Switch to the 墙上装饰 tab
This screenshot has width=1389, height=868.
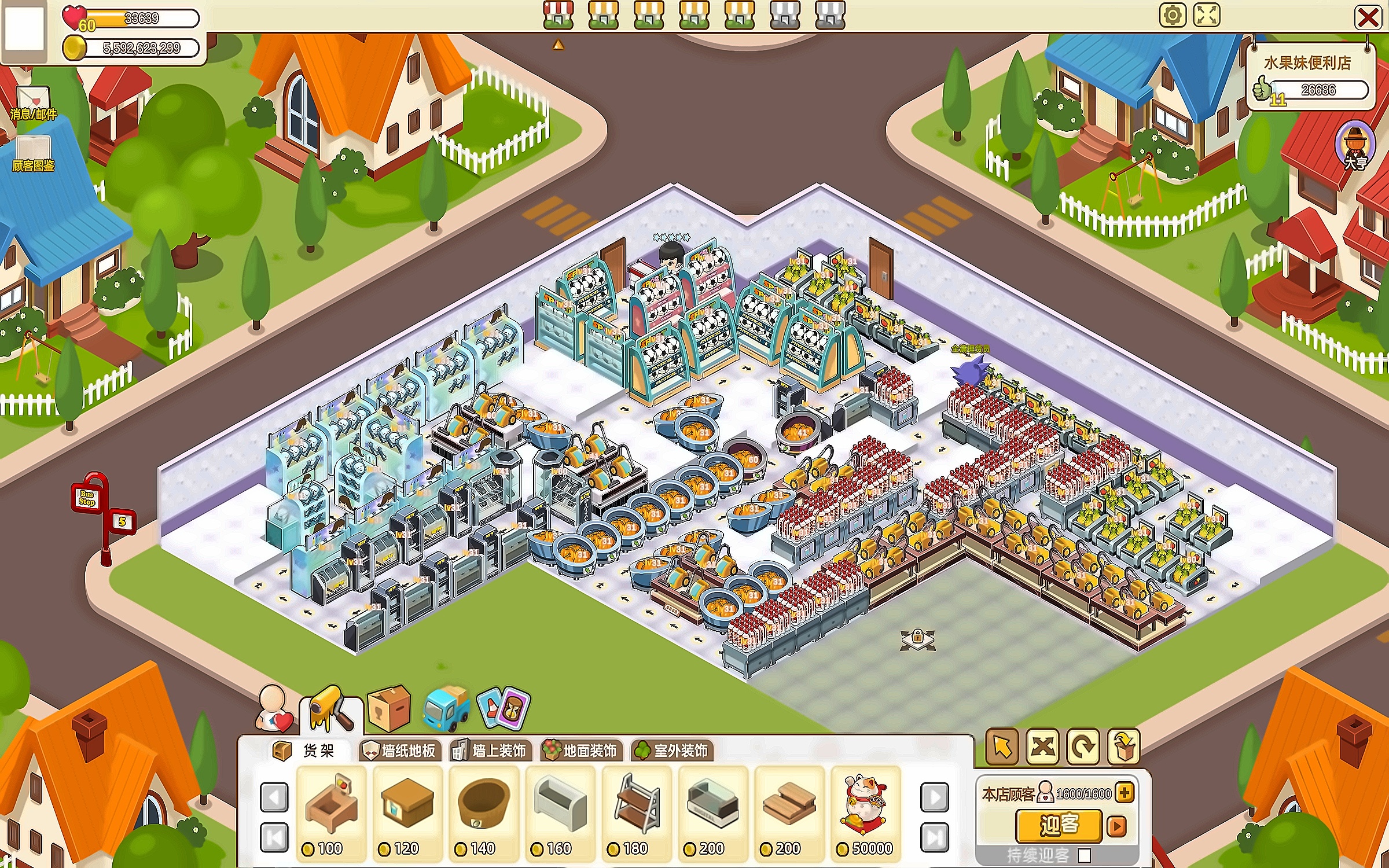[x=490, y=751]
